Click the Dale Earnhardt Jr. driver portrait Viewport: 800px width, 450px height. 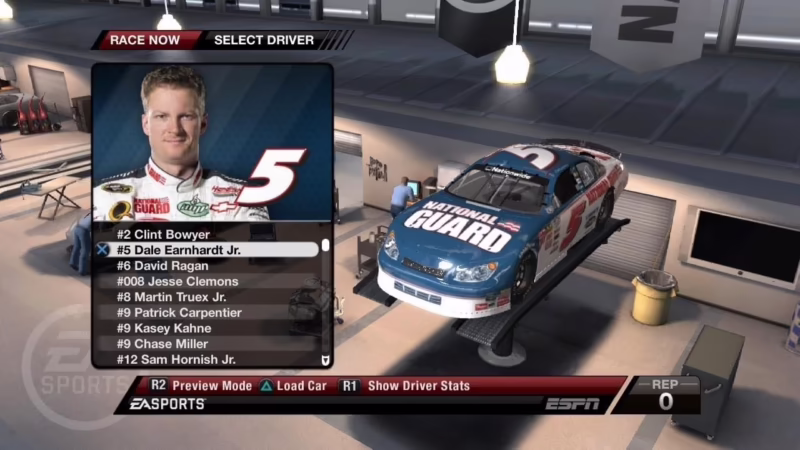(212, 143)
